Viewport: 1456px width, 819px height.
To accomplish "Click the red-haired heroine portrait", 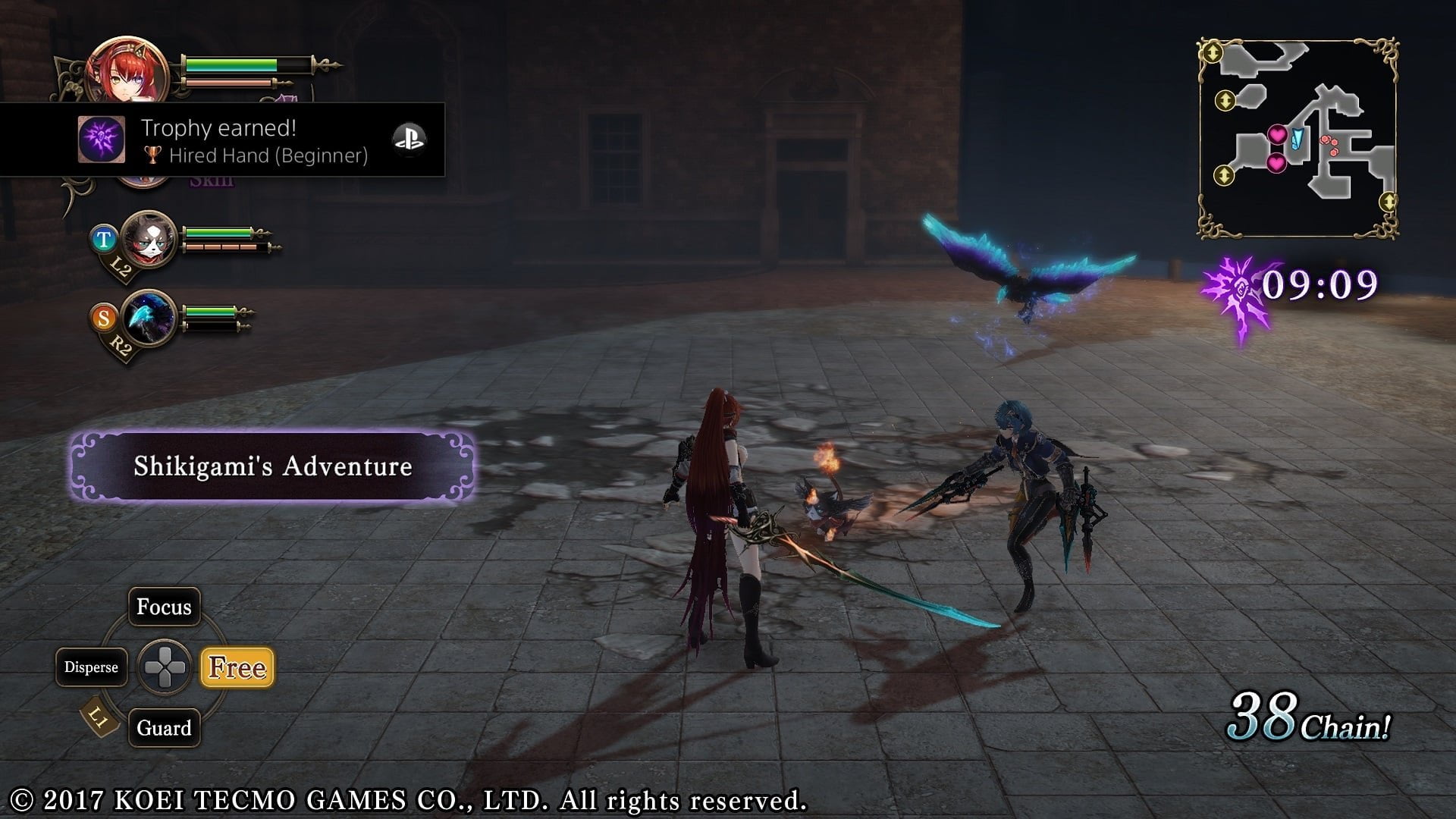I will tap(127, 72).
